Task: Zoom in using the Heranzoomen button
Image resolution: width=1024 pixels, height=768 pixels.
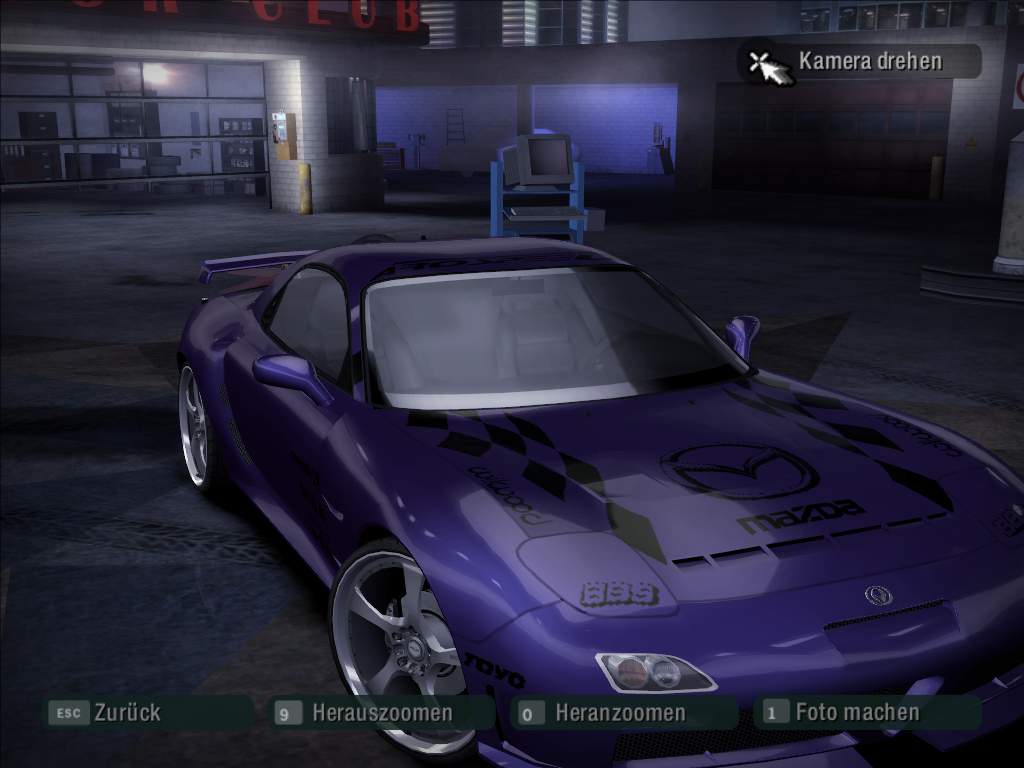Action: pyautogui.click(x=619, y=713)
